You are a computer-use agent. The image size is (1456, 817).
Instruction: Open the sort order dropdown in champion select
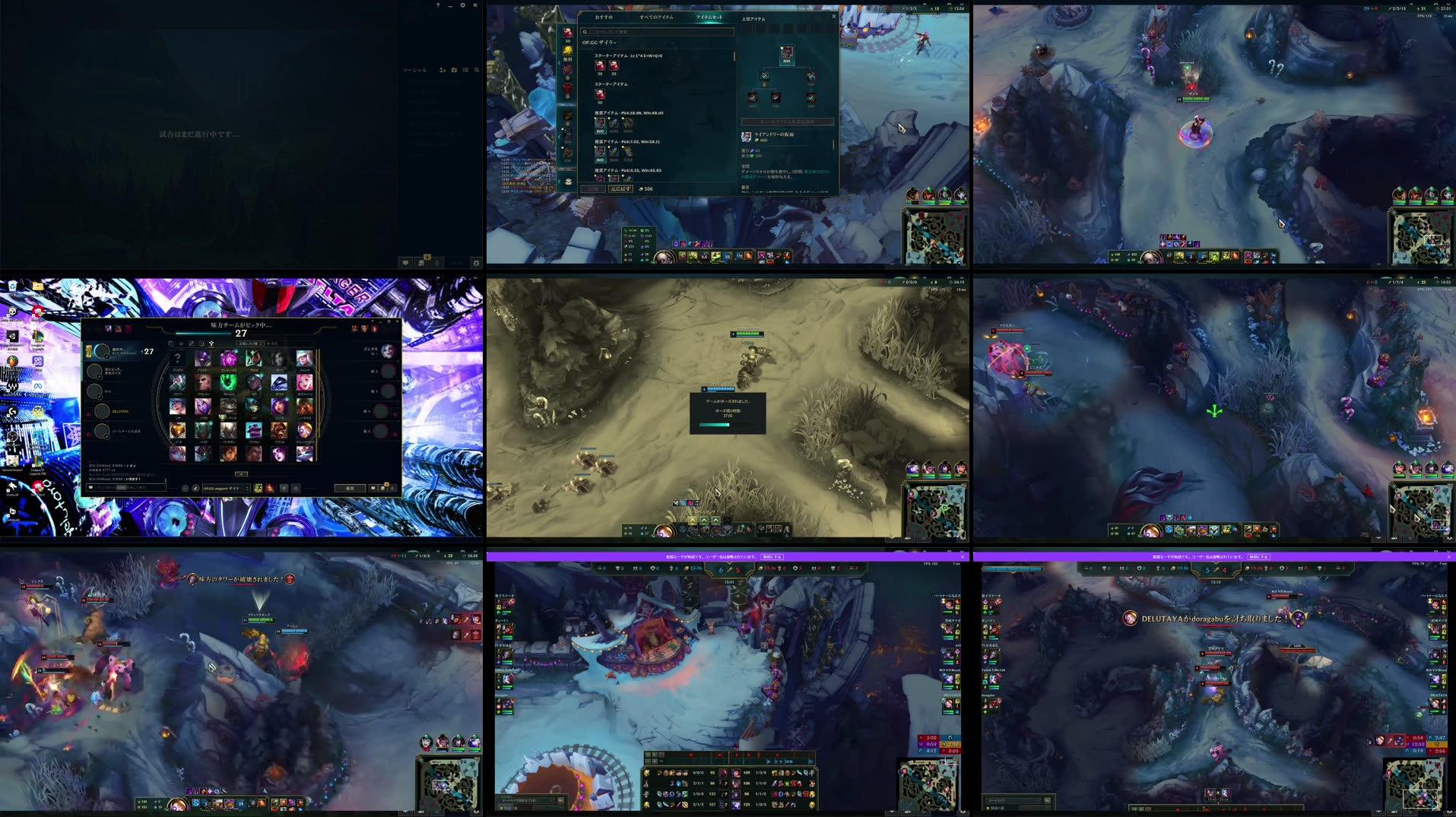coord(250,344)
